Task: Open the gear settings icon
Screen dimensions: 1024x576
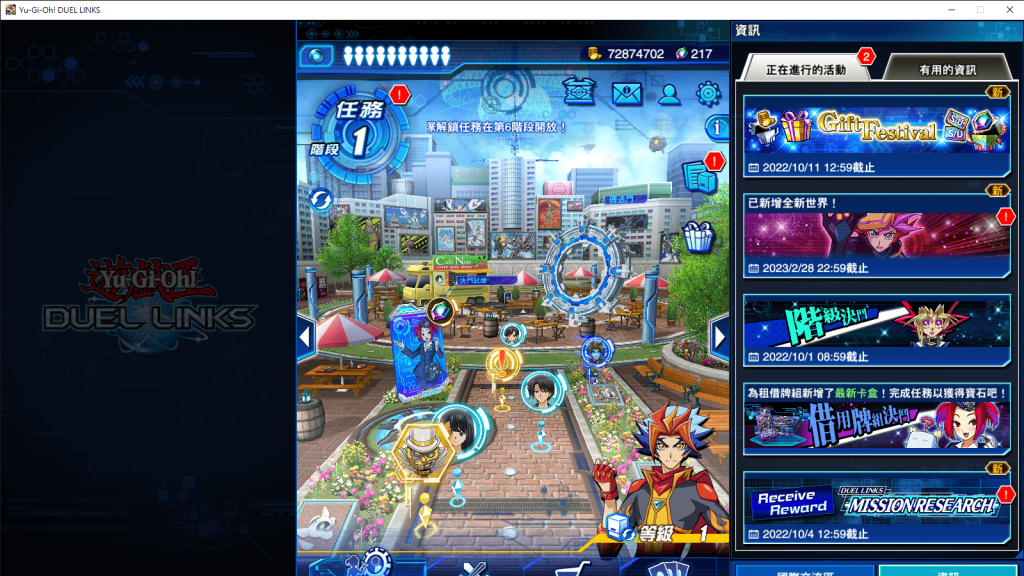Action: tap(708, 94)
